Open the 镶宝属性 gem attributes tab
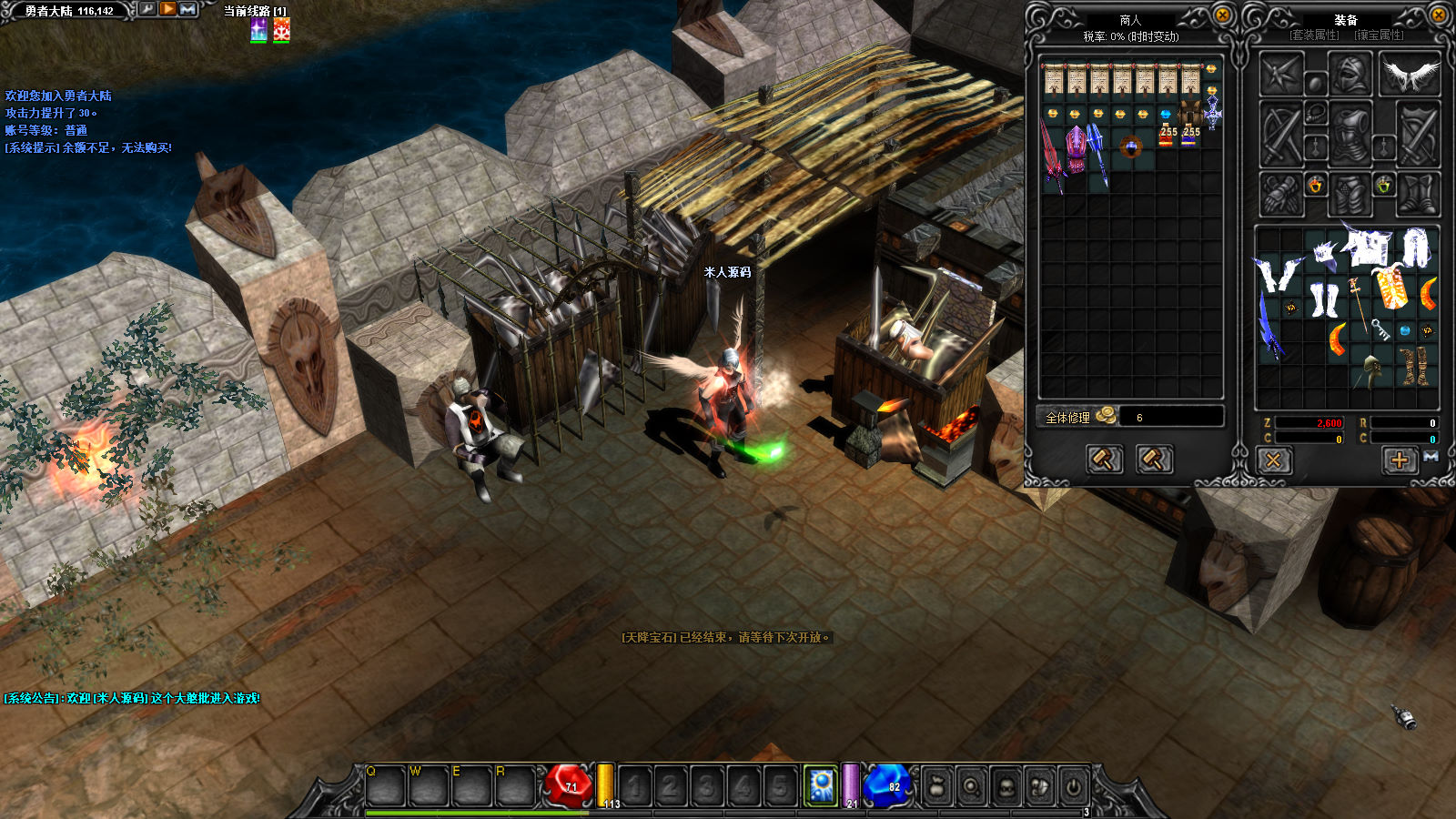This screenshot has width=1456, height=819. coord(1379,35)
